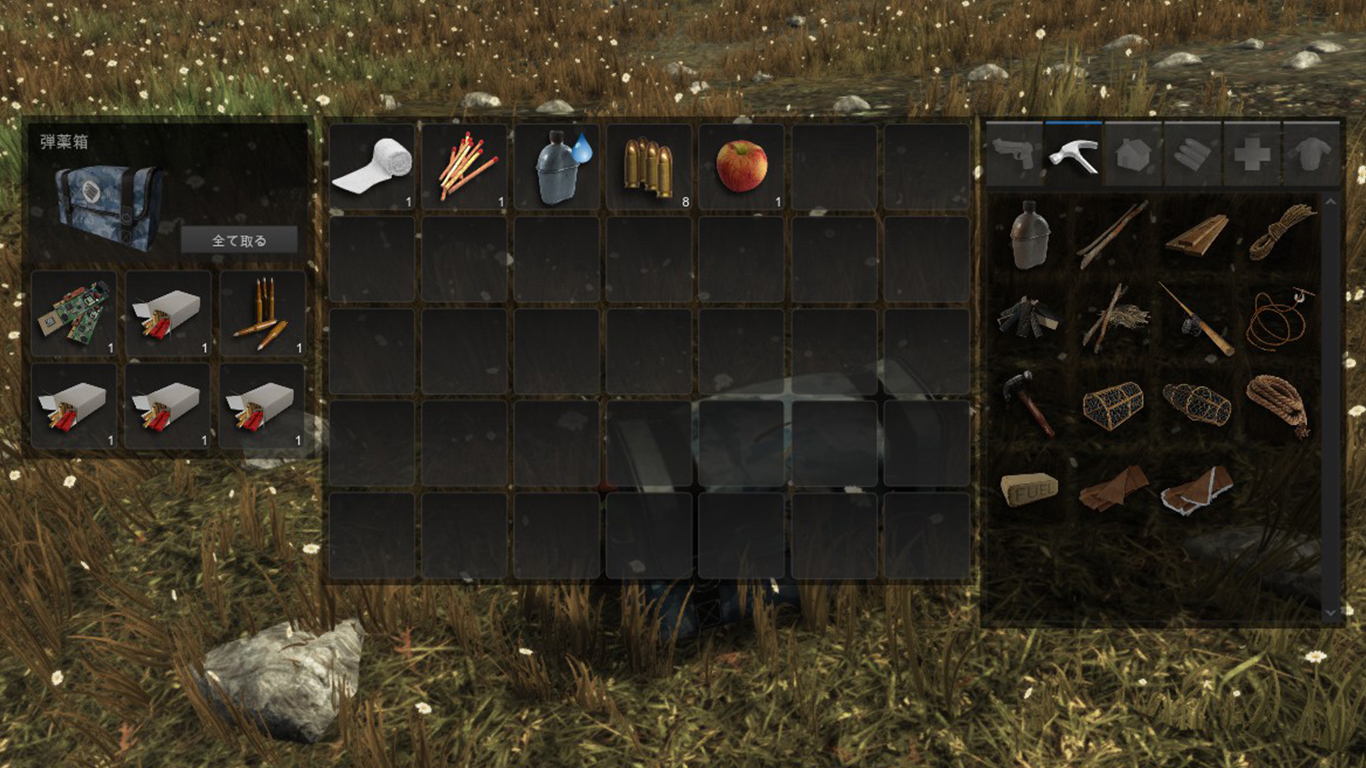Open the house building crafting tab
The image size is (1366, 768).
tap(1133, 154)
